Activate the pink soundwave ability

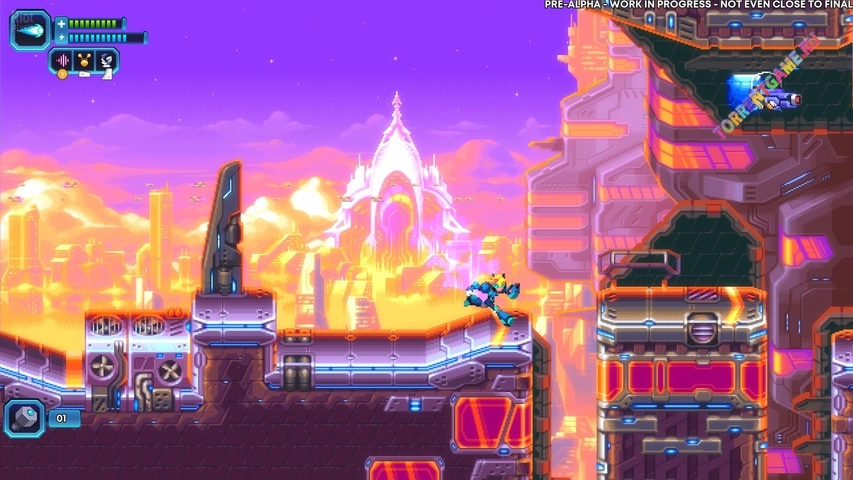[x=63, y=61]
